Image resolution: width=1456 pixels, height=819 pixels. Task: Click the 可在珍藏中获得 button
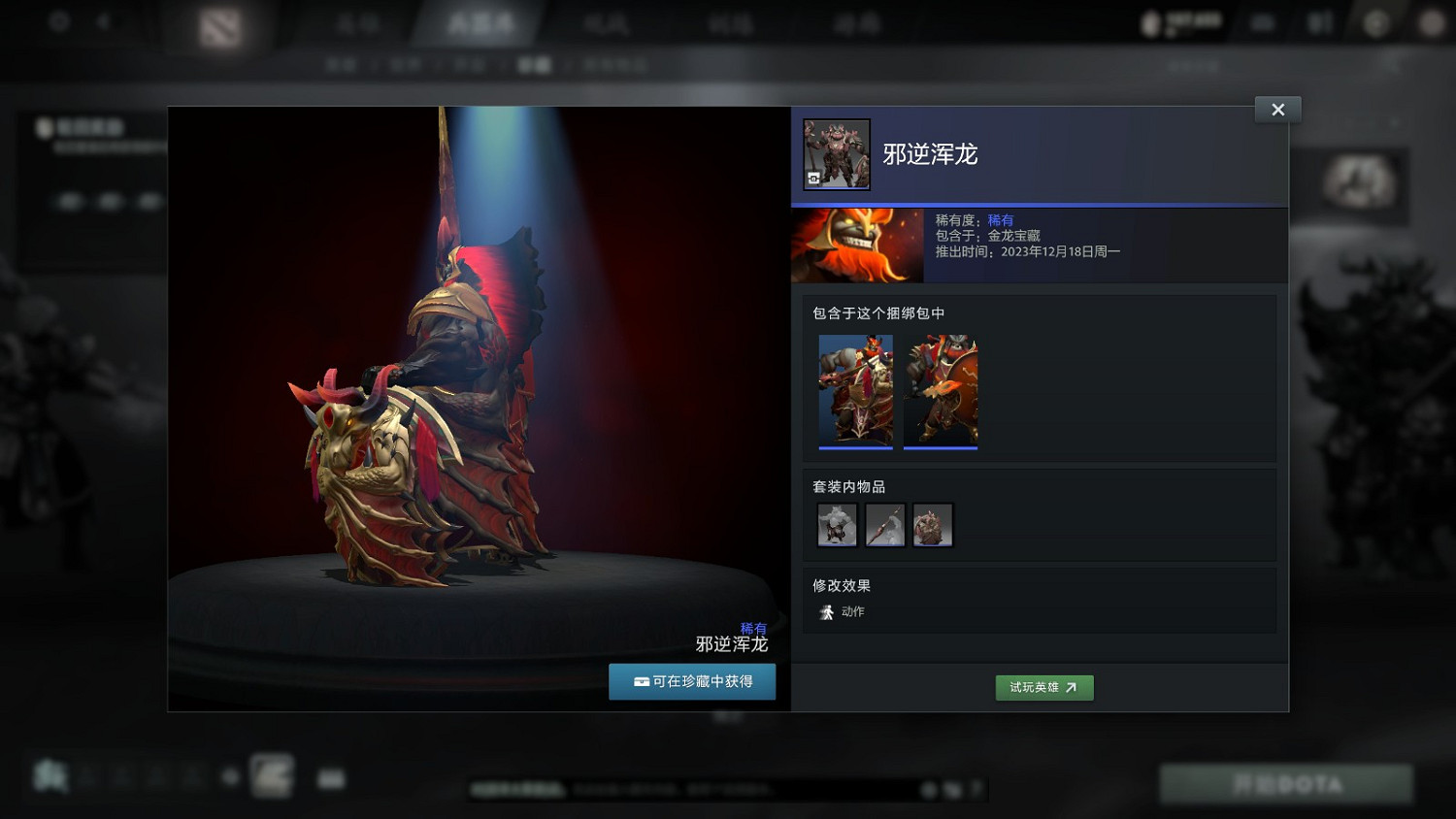click(x=692, y=681)
